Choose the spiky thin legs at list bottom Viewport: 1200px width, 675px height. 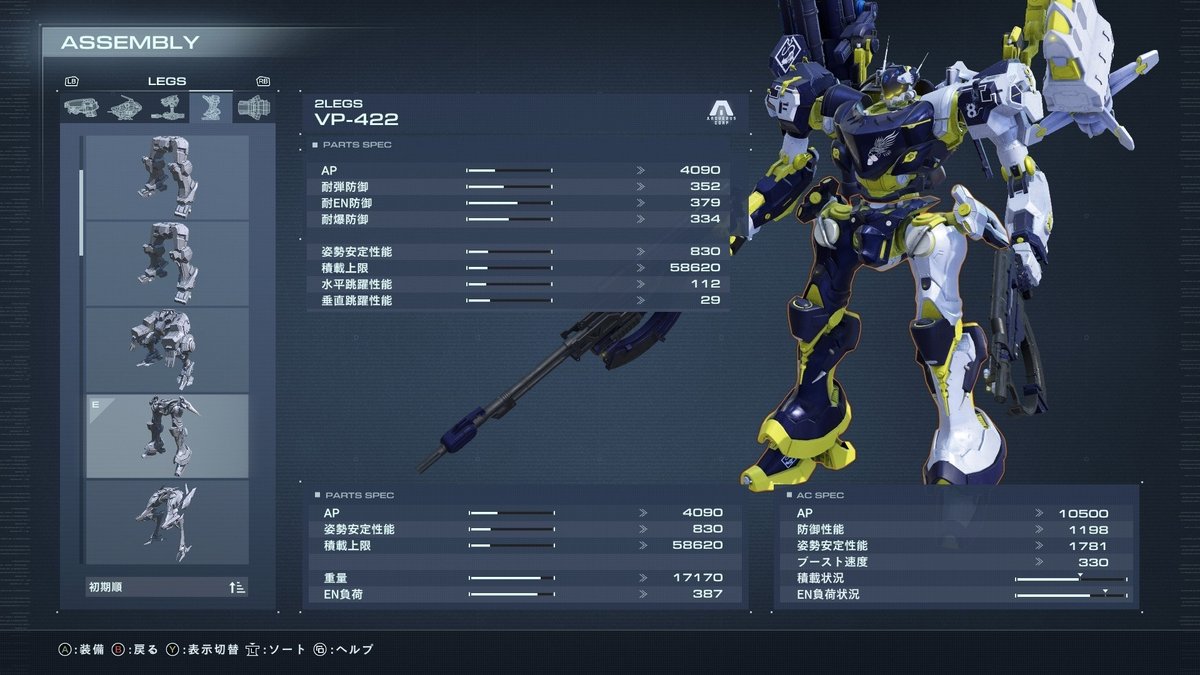pos(167,521)
